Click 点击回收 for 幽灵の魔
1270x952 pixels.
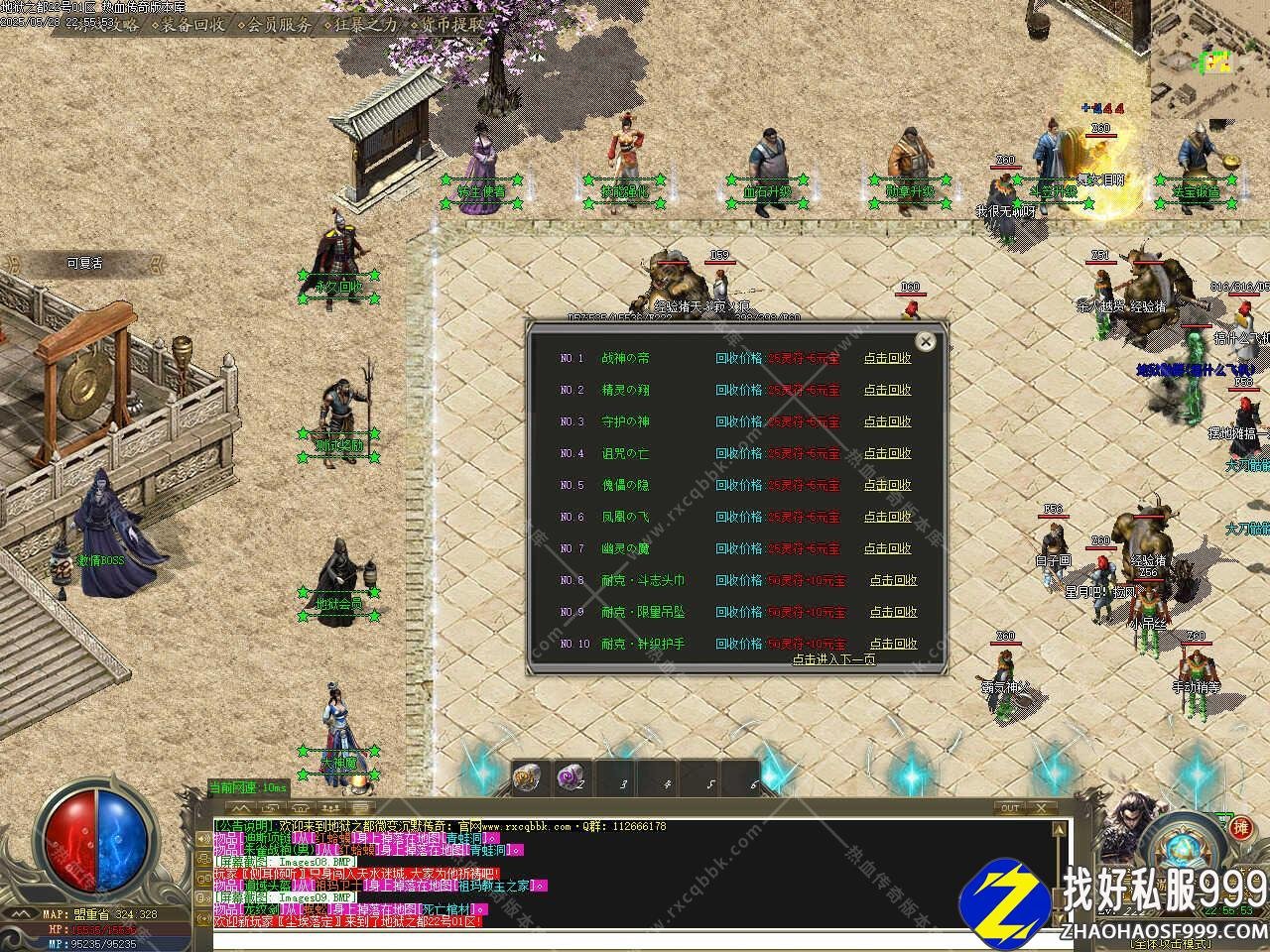[x=886, y=548]
